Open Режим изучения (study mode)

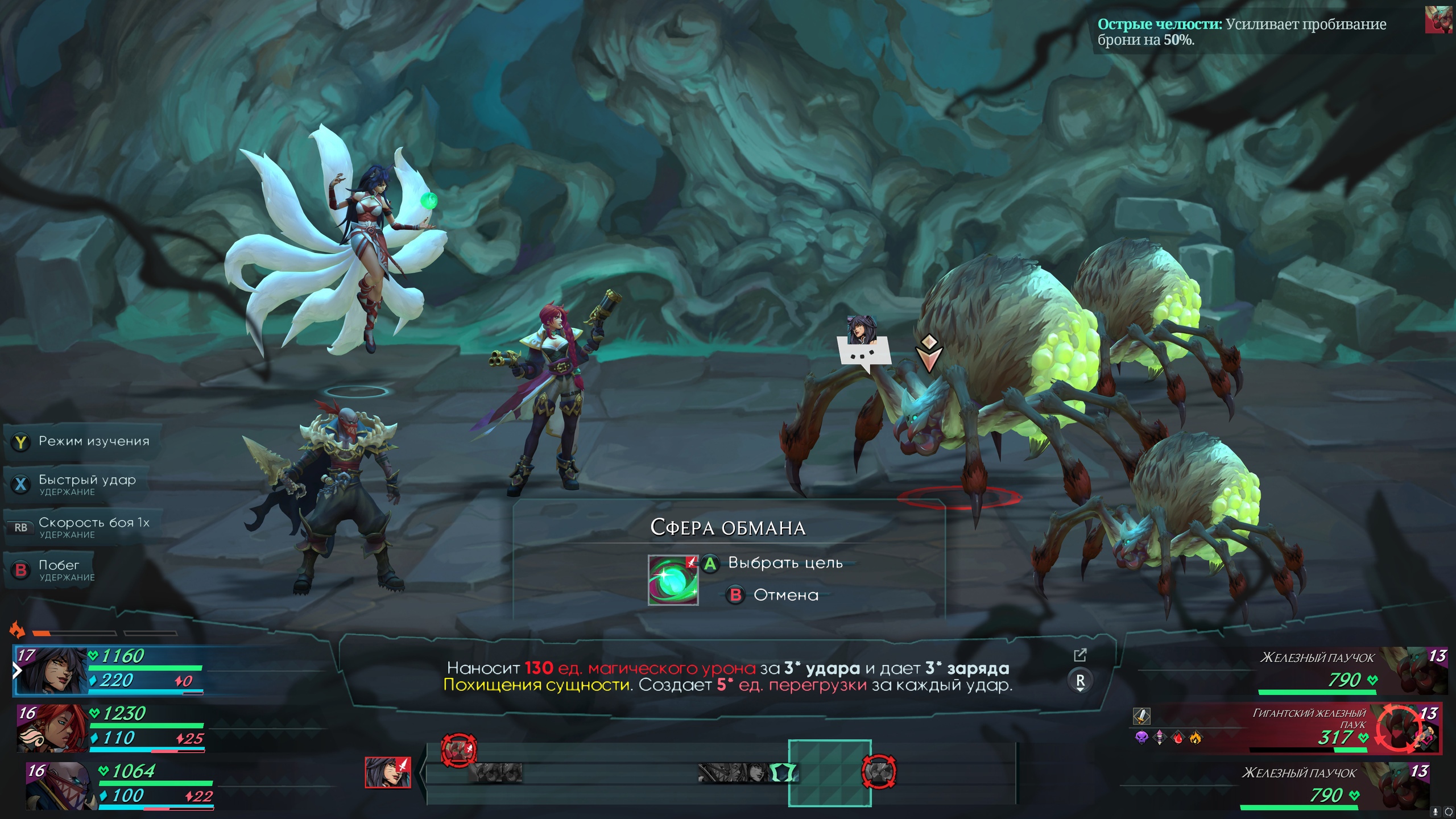click(82, 442)
